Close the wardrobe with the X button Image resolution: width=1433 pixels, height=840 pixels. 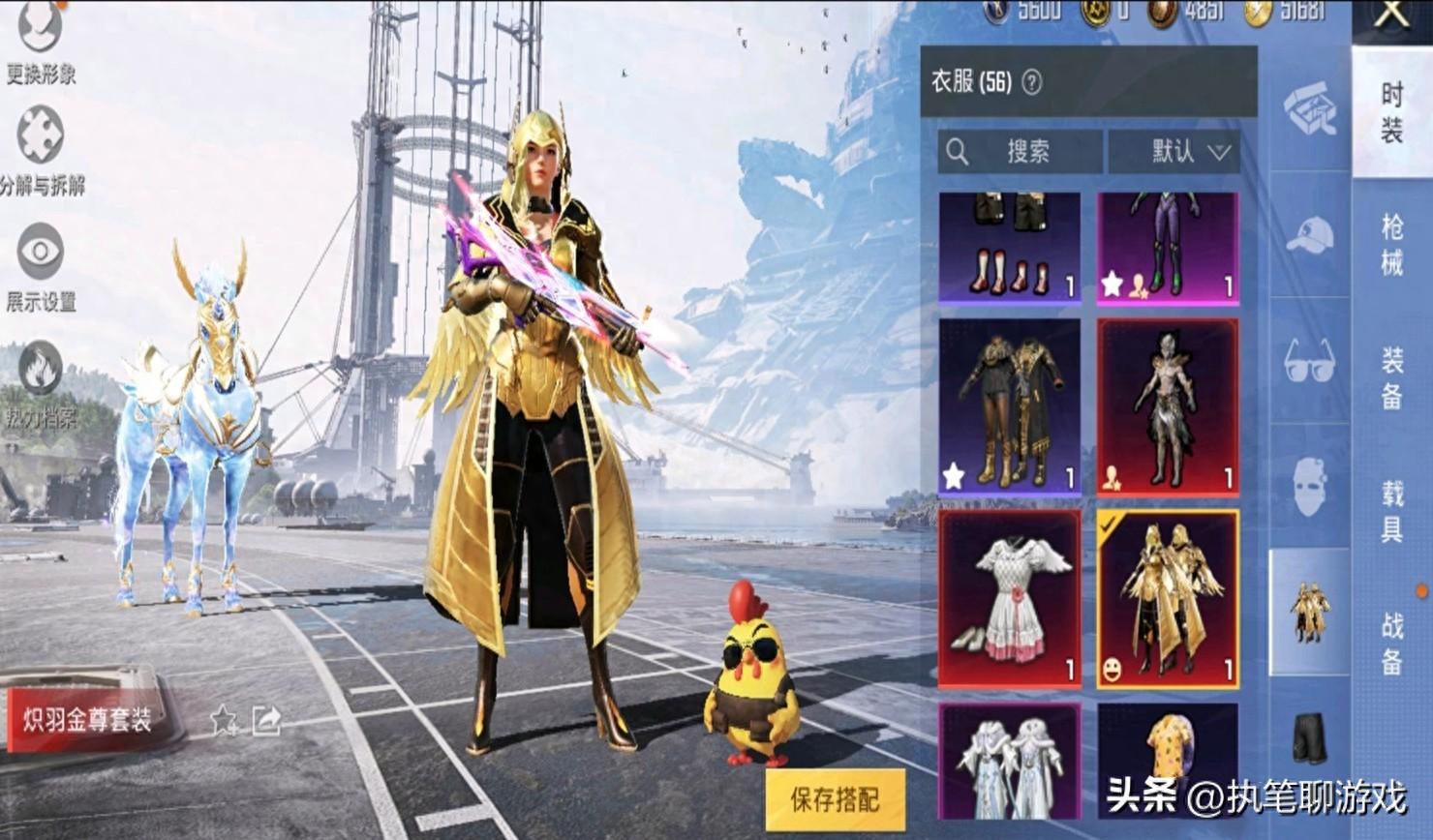pos(1391,15)
